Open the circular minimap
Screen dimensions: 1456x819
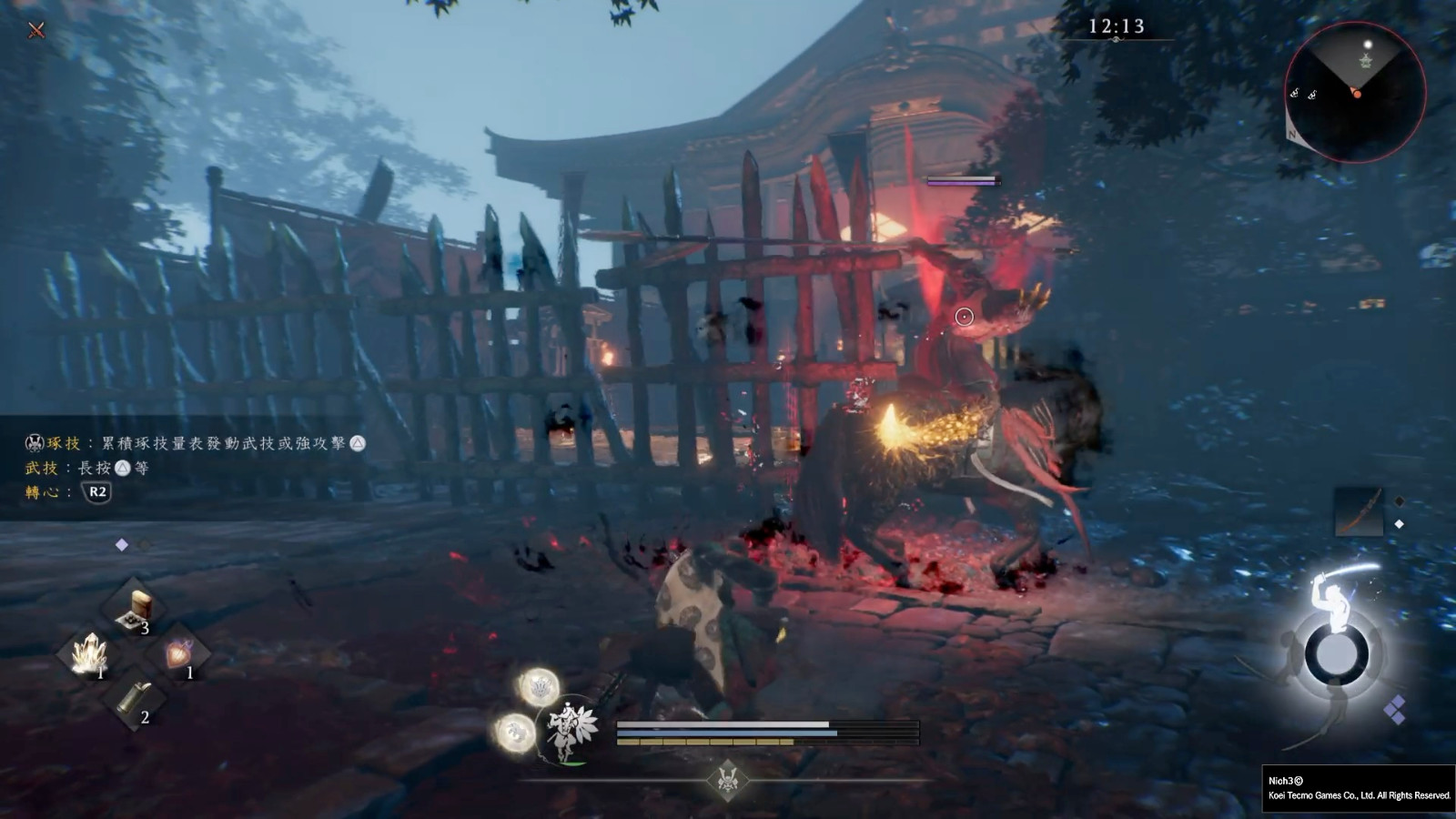[x=1354, y=92]
